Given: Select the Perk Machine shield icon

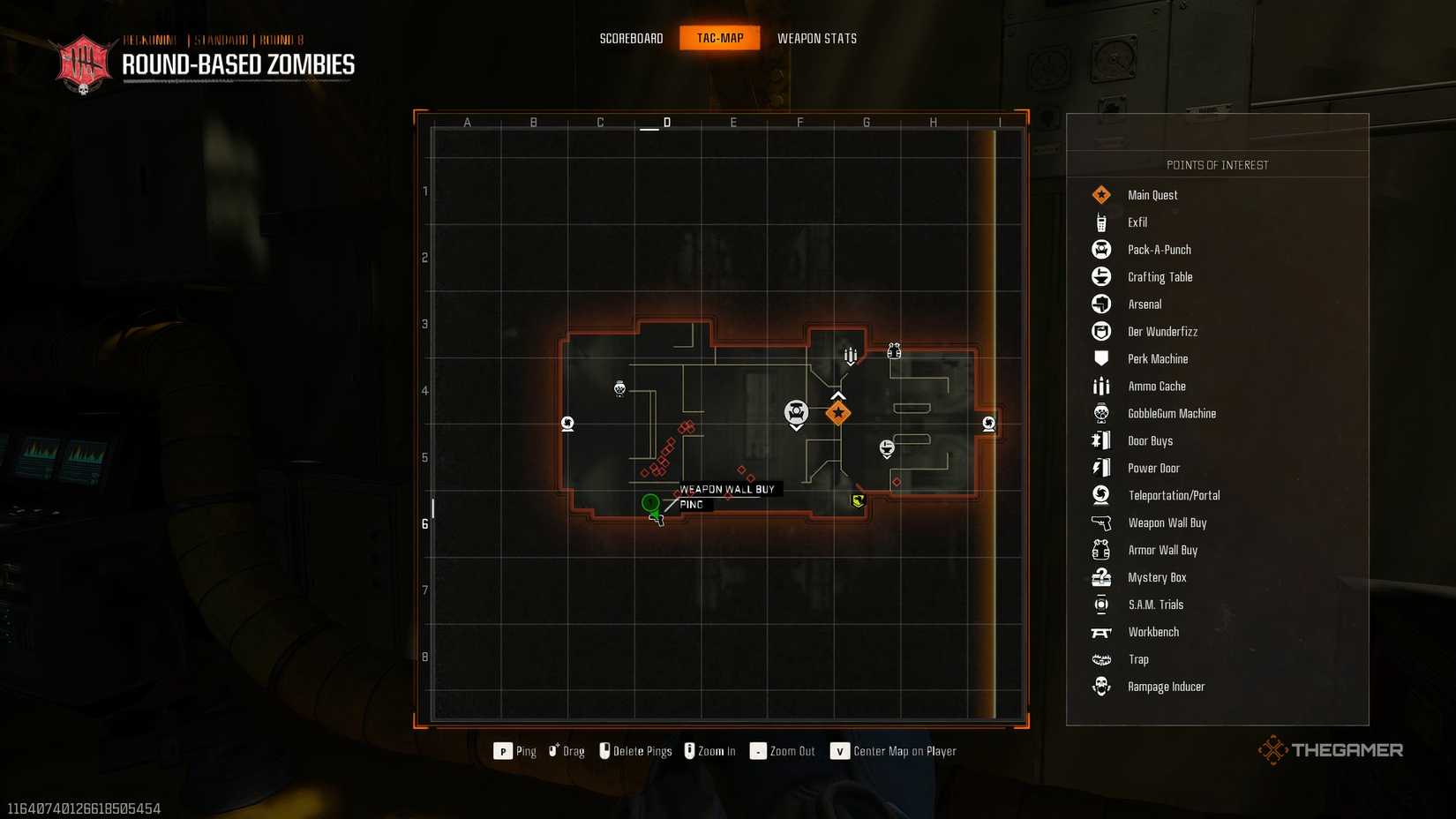Looking at the screenshot, I should coord(1101,358).
